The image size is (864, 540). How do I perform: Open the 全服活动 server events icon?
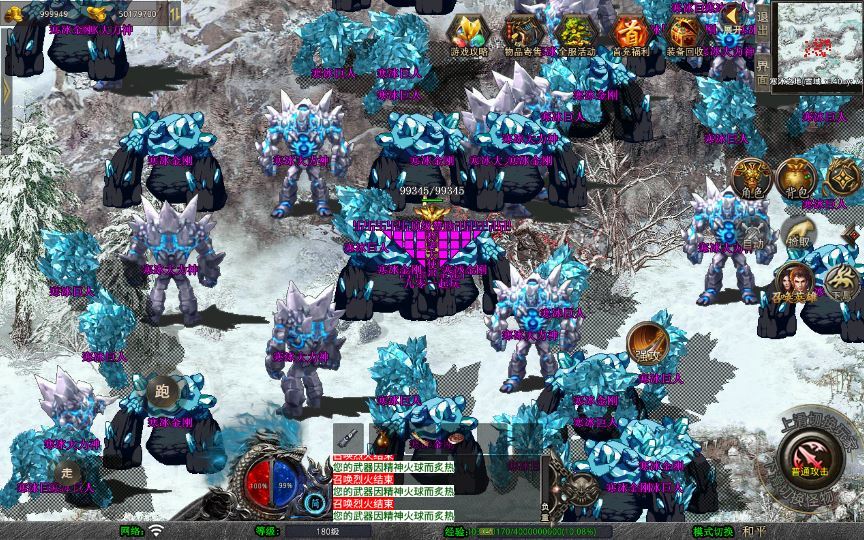click(574, 34)
